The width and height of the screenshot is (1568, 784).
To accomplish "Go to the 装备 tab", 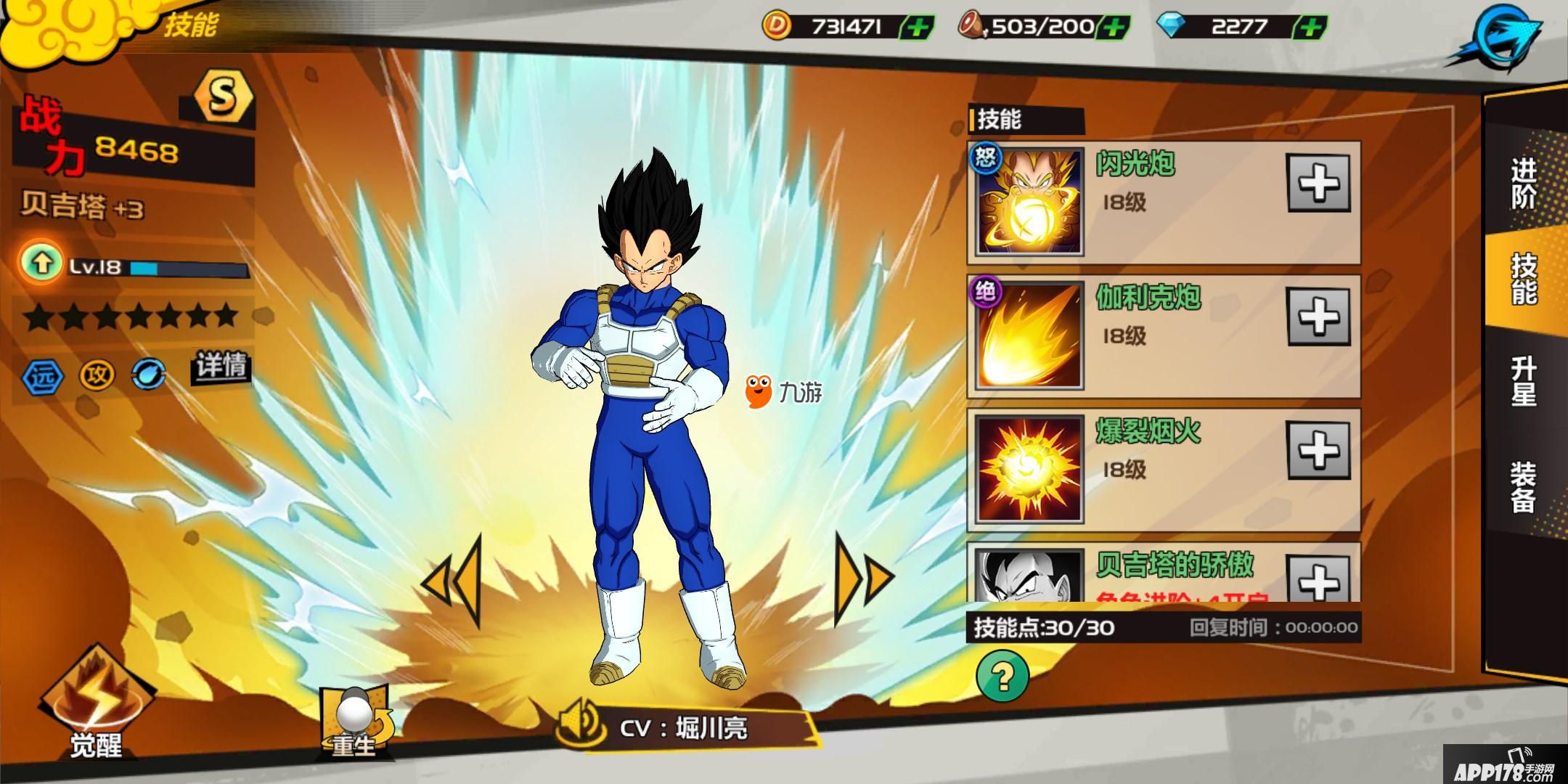I will tap(1524, 487).
